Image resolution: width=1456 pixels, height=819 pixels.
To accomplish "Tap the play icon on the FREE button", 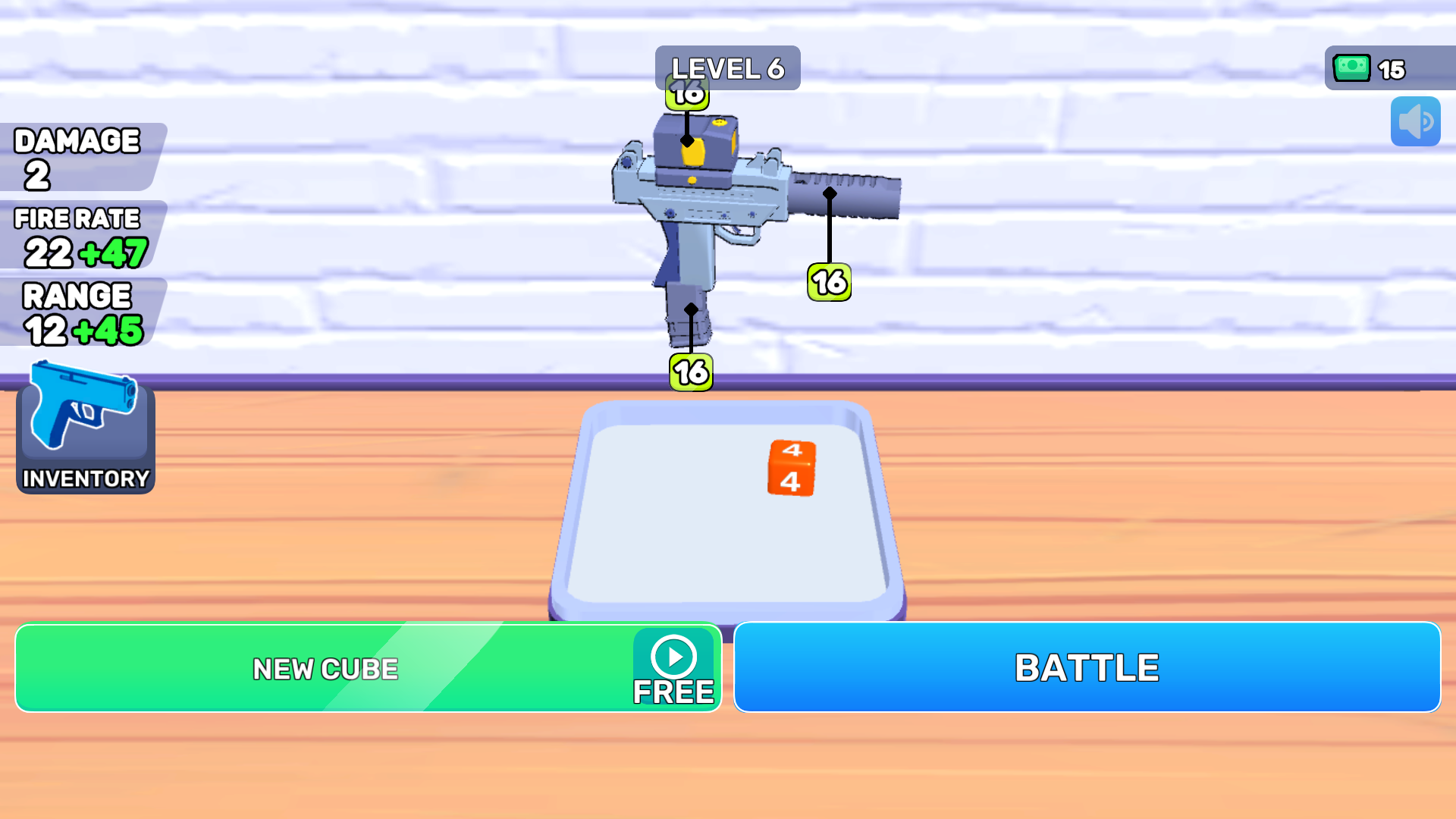I will [672, 657].
